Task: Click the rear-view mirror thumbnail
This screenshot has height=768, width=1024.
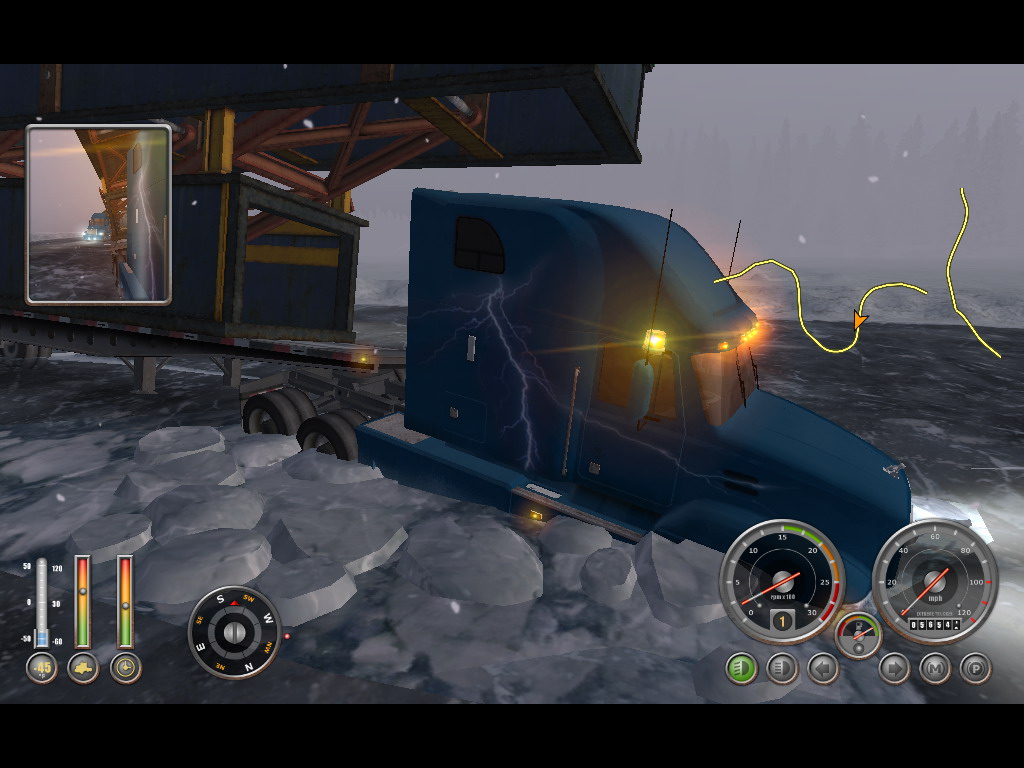Action: tap(98, 214)
